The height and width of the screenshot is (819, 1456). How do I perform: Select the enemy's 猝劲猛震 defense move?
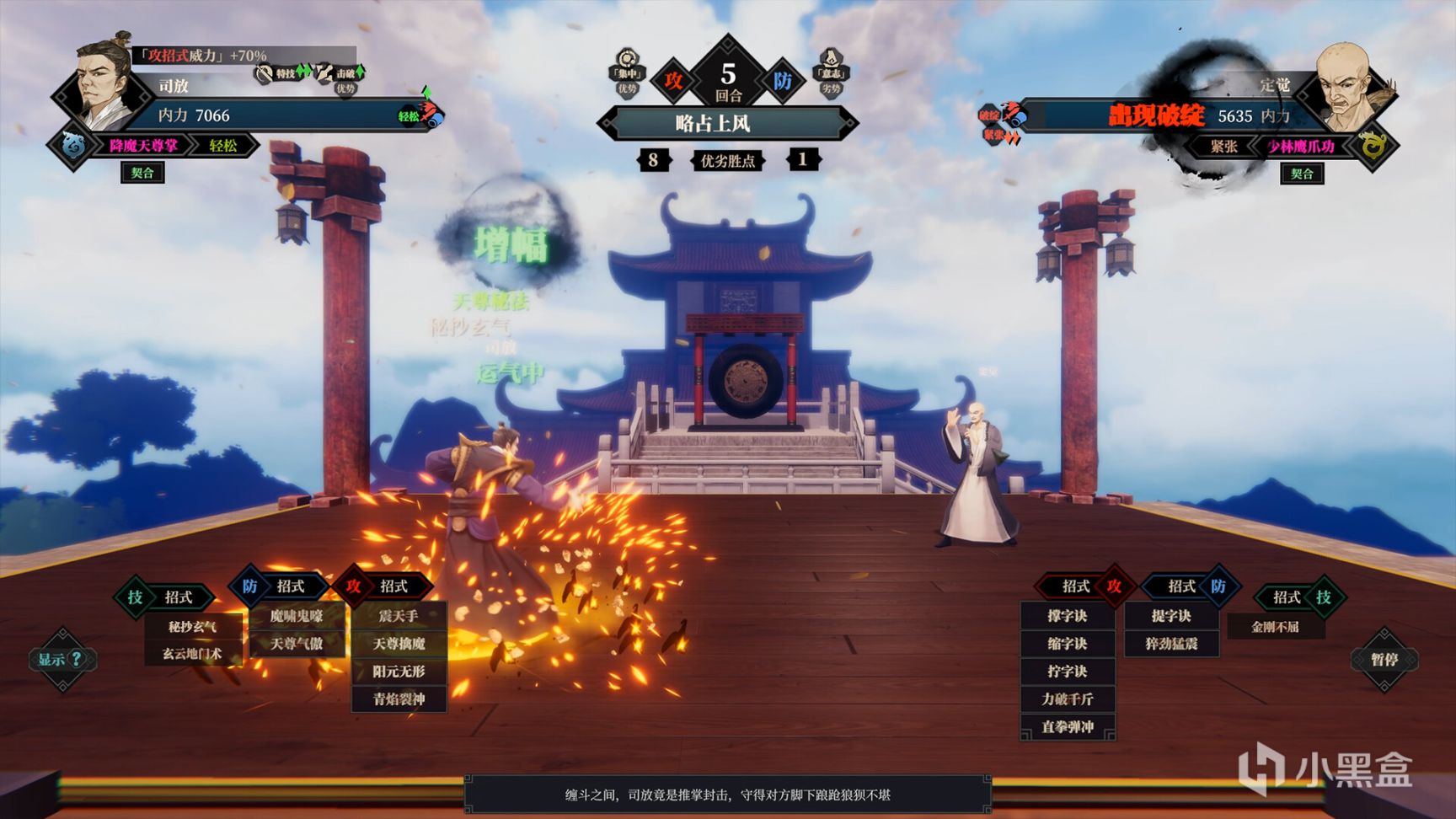coord(1171,644)
